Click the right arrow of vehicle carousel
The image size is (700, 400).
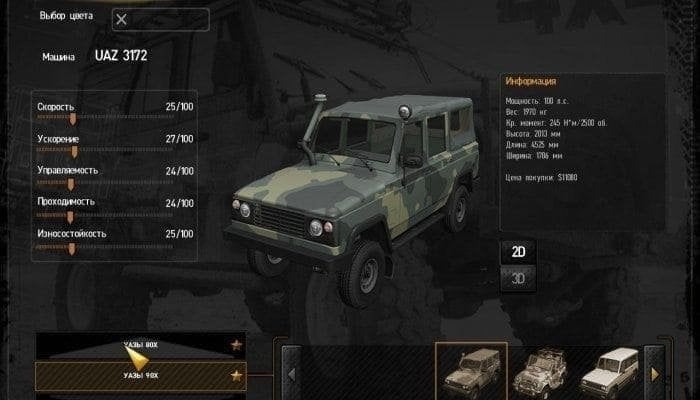click(x=655, y=374)
